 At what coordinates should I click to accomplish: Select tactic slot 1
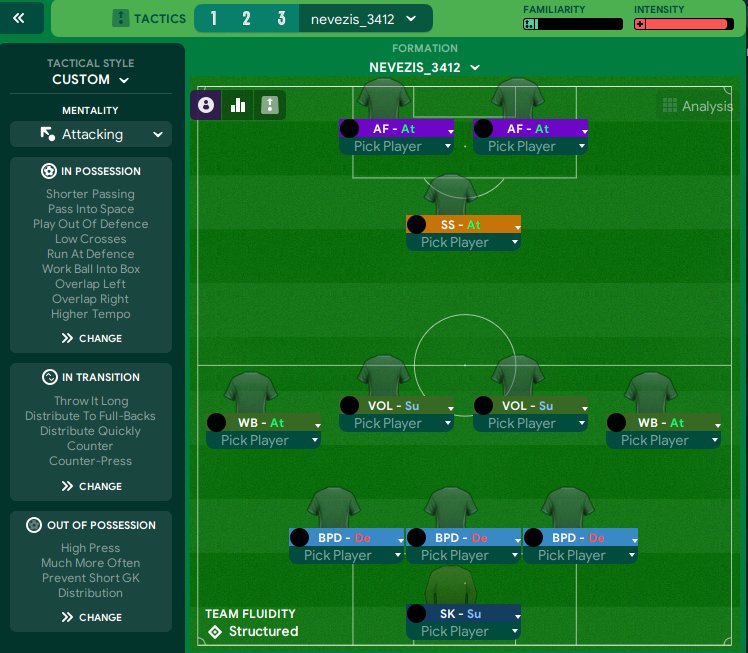[214, 18]
